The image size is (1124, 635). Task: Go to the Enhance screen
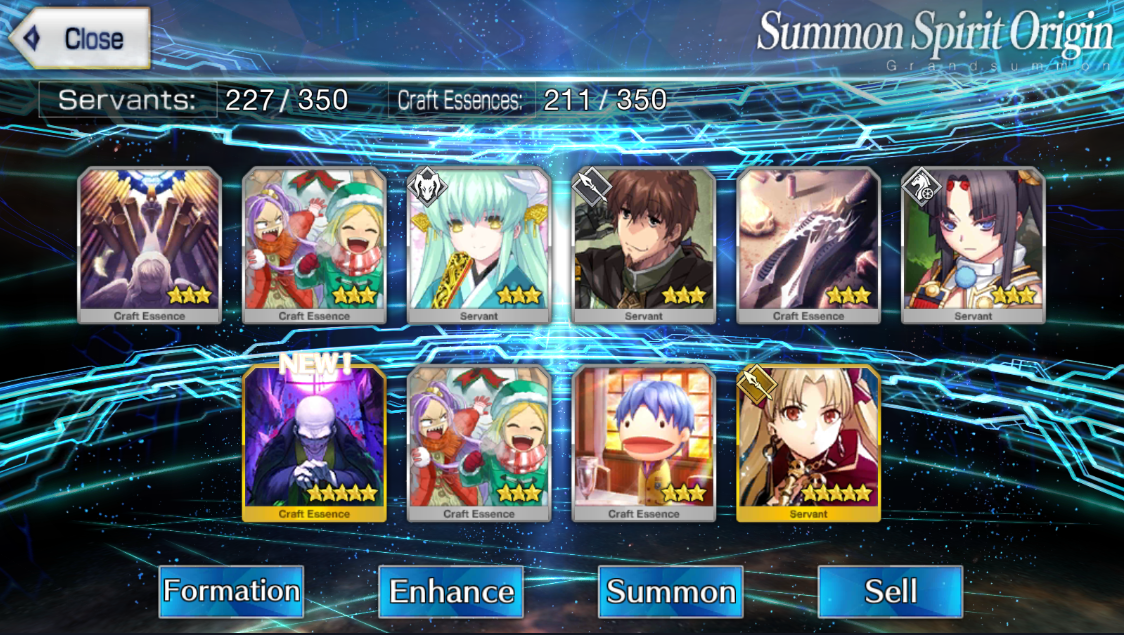[451, 591]
